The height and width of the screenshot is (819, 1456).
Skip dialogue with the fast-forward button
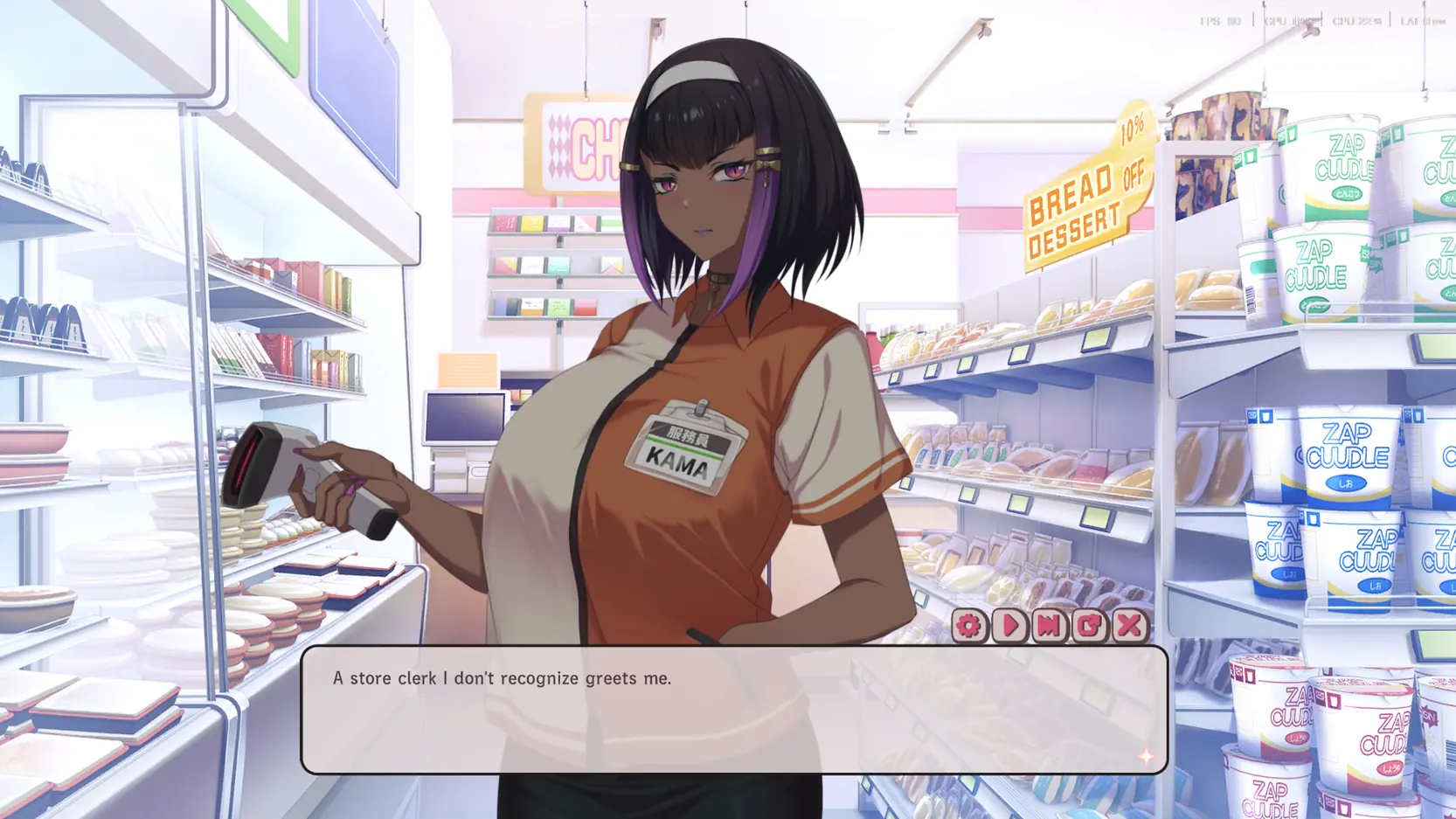[1049, 626]
